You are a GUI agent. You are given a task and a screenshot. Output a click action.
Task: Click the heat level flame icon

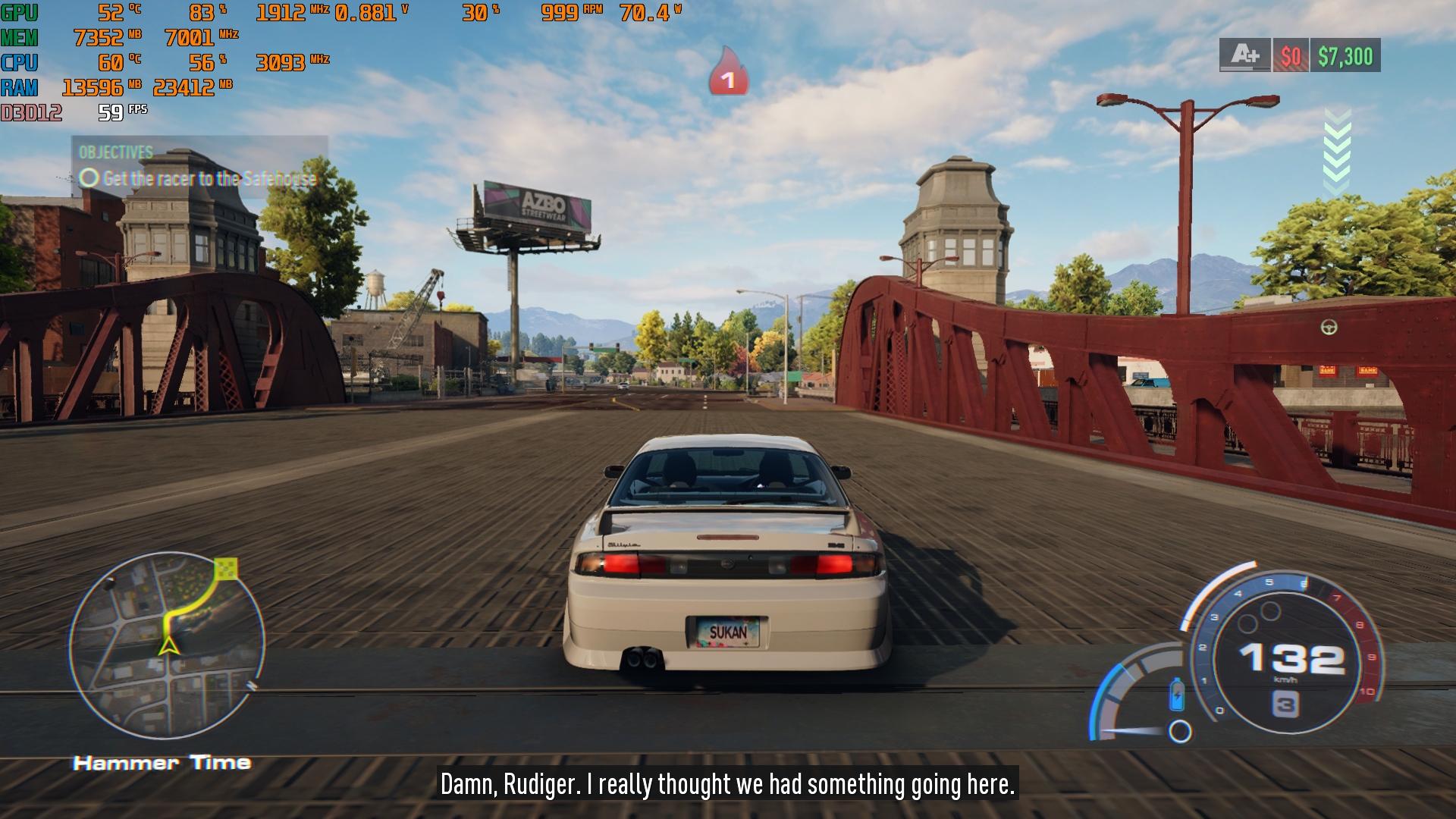[x=728, y=73]
